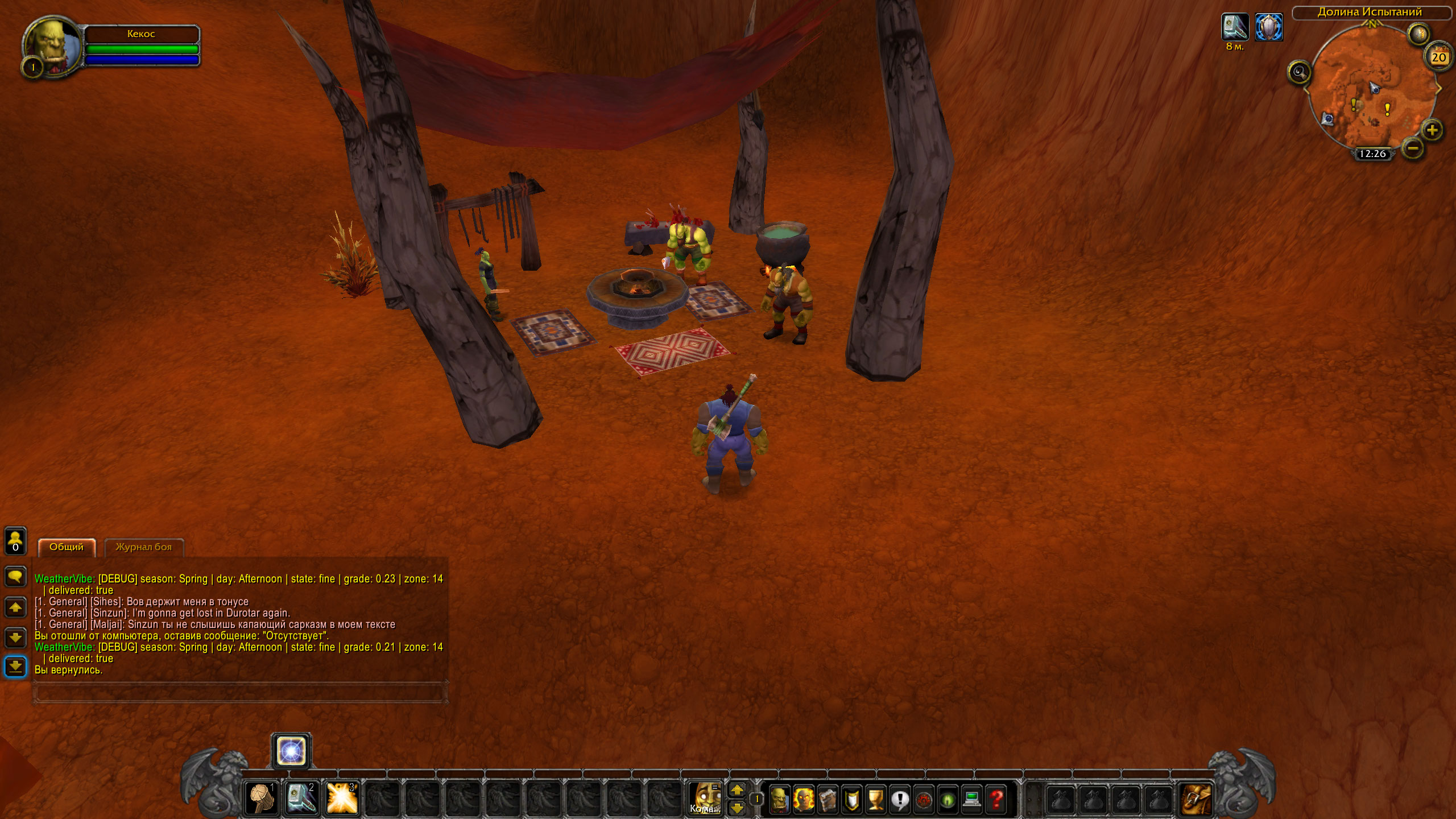Open the character info micro button
Viewport: 1456px width, 819px height.
tap(780, 800)
